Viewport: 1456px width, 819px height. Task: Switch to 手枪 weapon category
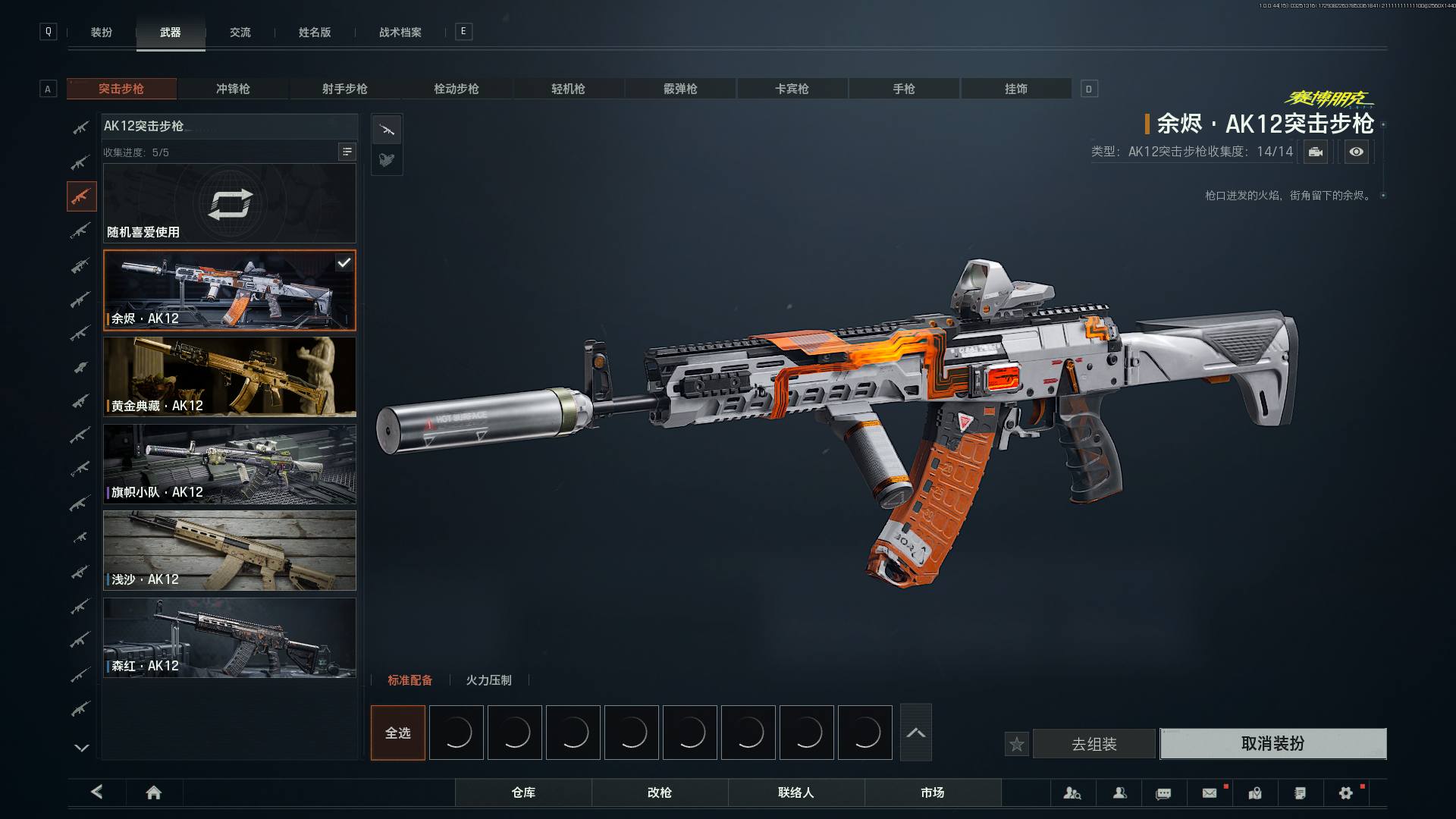click(904, 89)
